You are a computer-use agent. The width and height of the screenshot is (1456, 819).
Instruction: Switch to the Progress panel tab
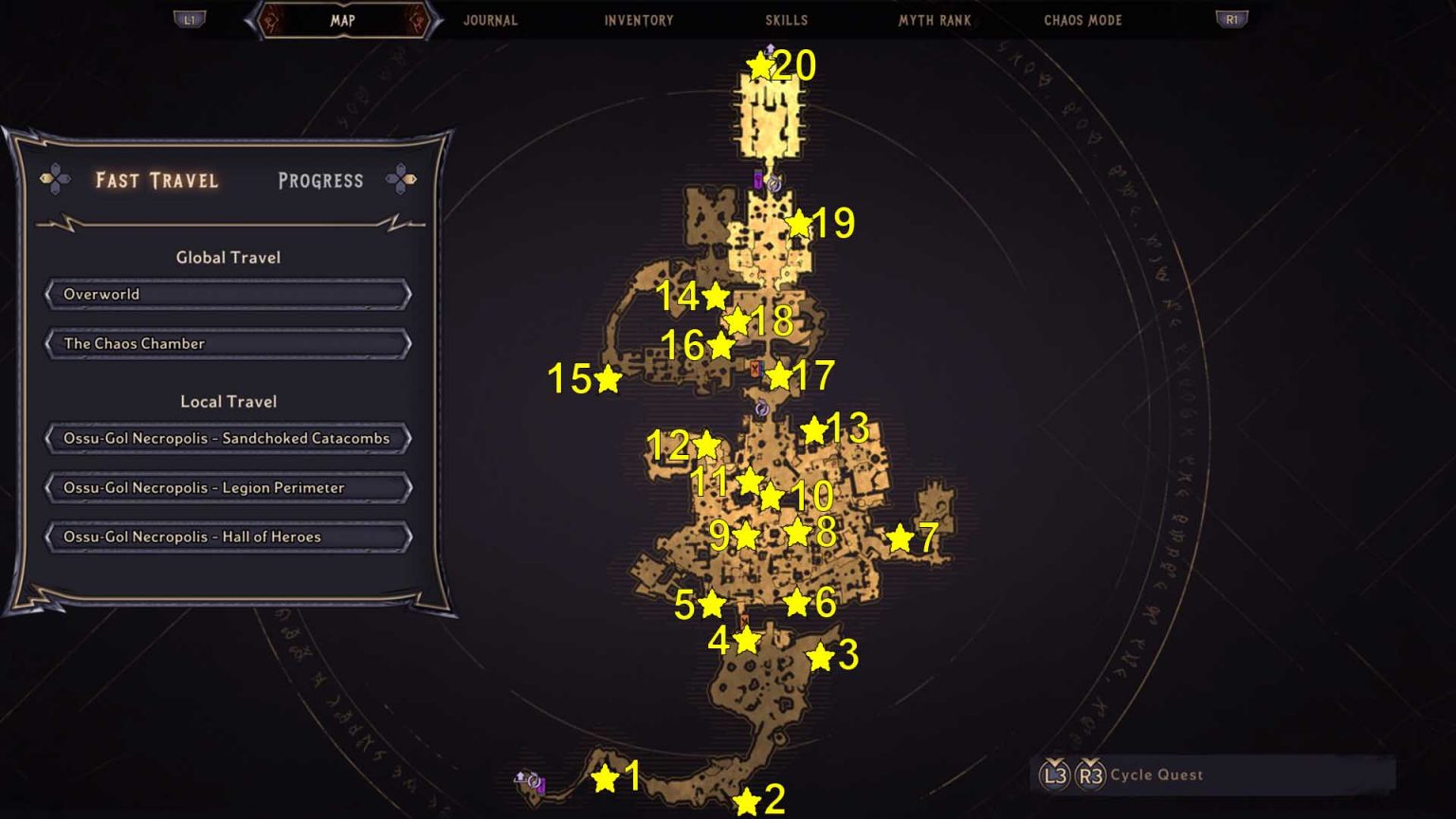[x=320, y=180]
